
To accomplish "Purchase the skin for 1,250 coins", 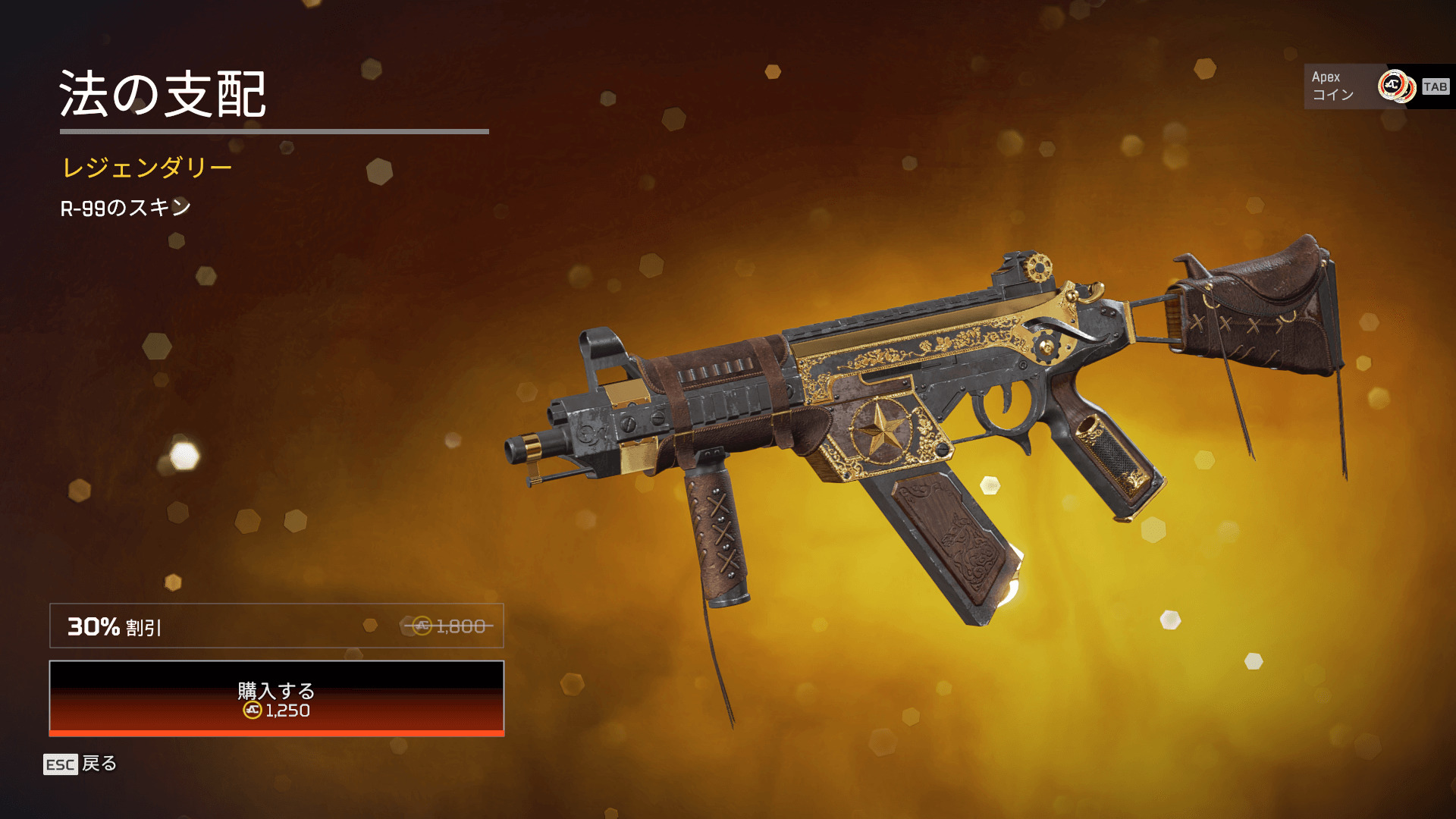I will 277,698.
